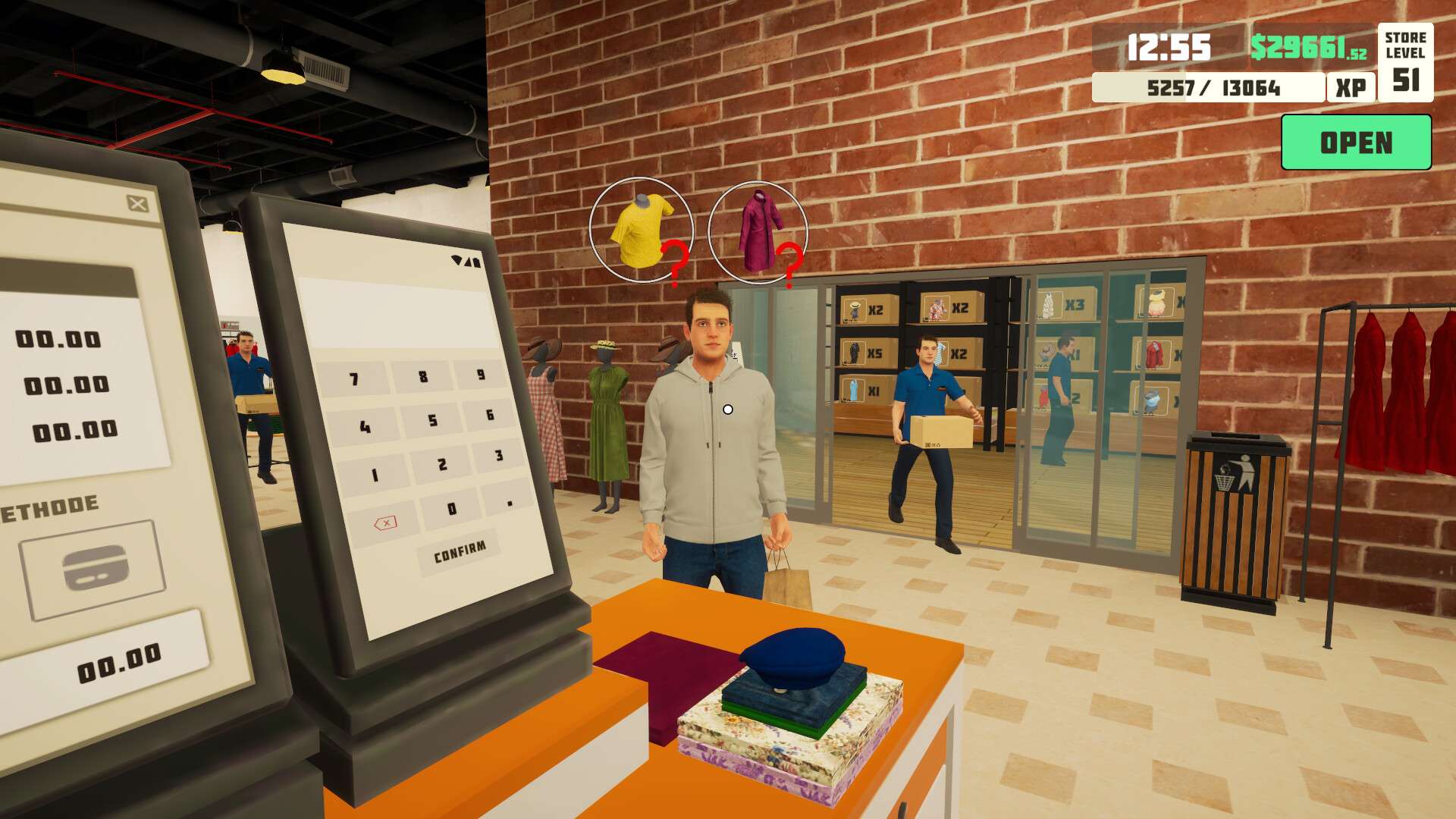Click the clock showing 12:55
Image resolution: width=1456 pixels, height=819 pixels.
coord(1168,47)
